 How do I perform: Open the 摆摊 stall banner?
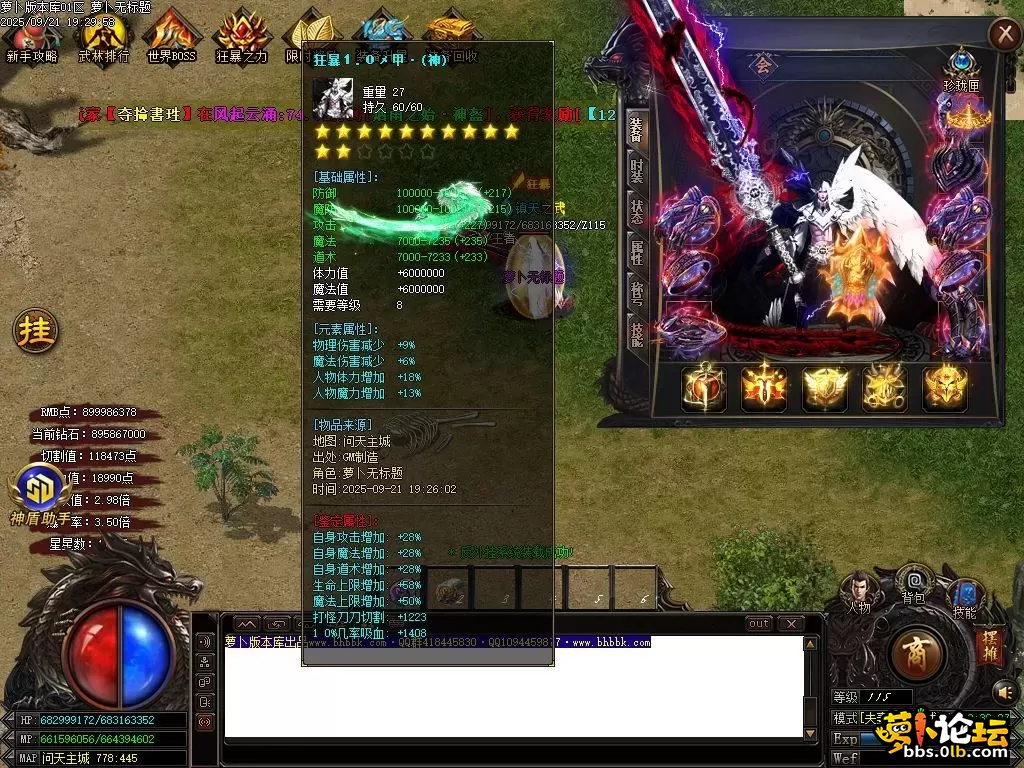[x=987, y=644]
